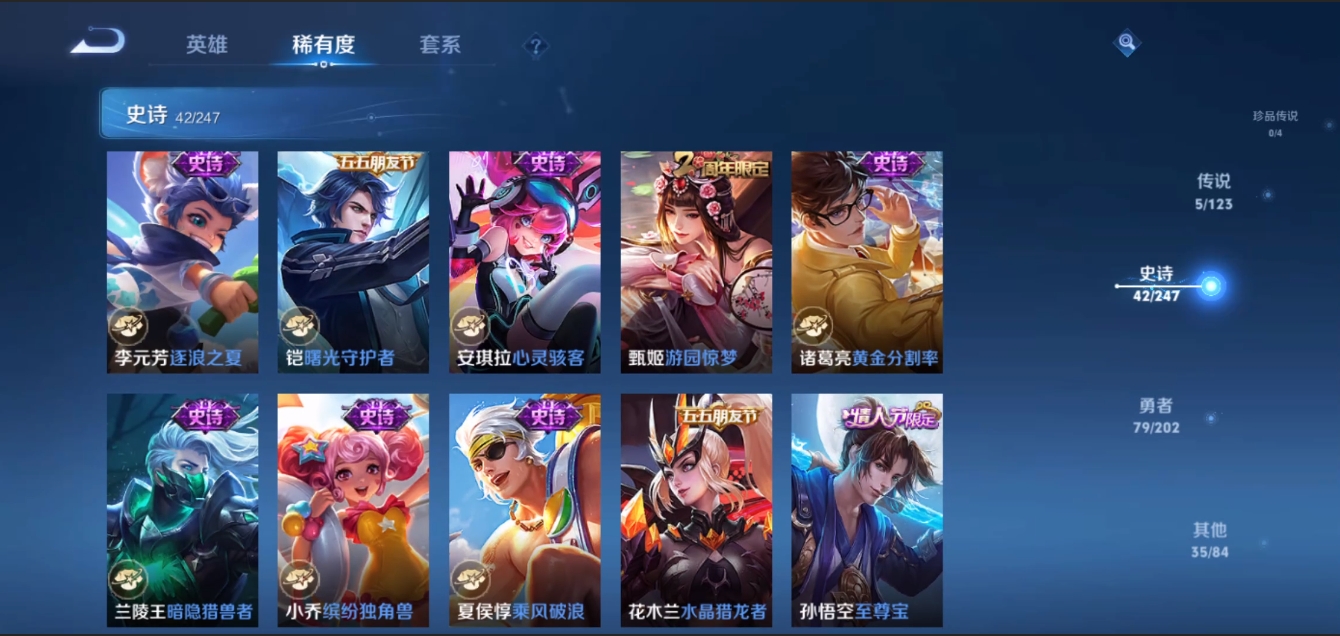Image resolution: width=1340 pixels, height=636 pixels.
Task: Open the magnifier search icon
Action: click(x=1127, y=43)
